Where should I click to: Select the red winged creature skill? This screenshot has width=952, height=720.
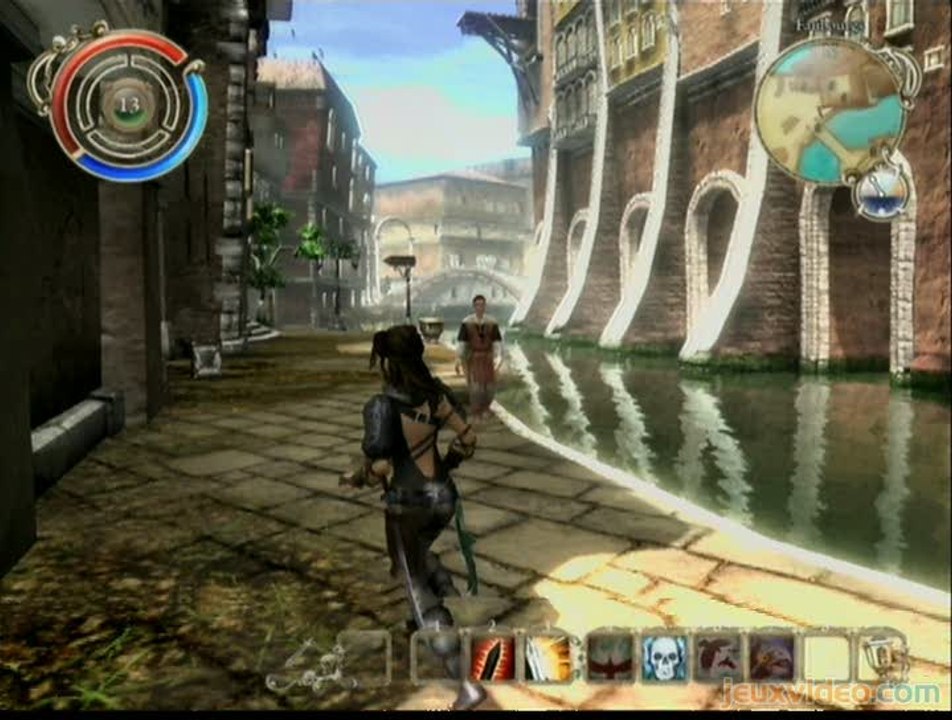click(609, 658)
